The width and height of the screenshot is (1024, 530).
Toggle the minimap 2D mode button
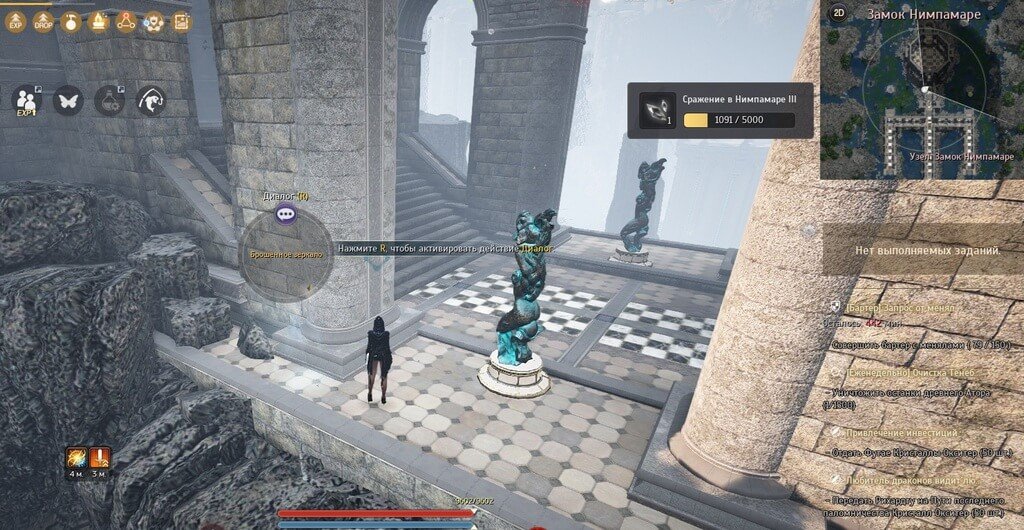tap(837, 15)
